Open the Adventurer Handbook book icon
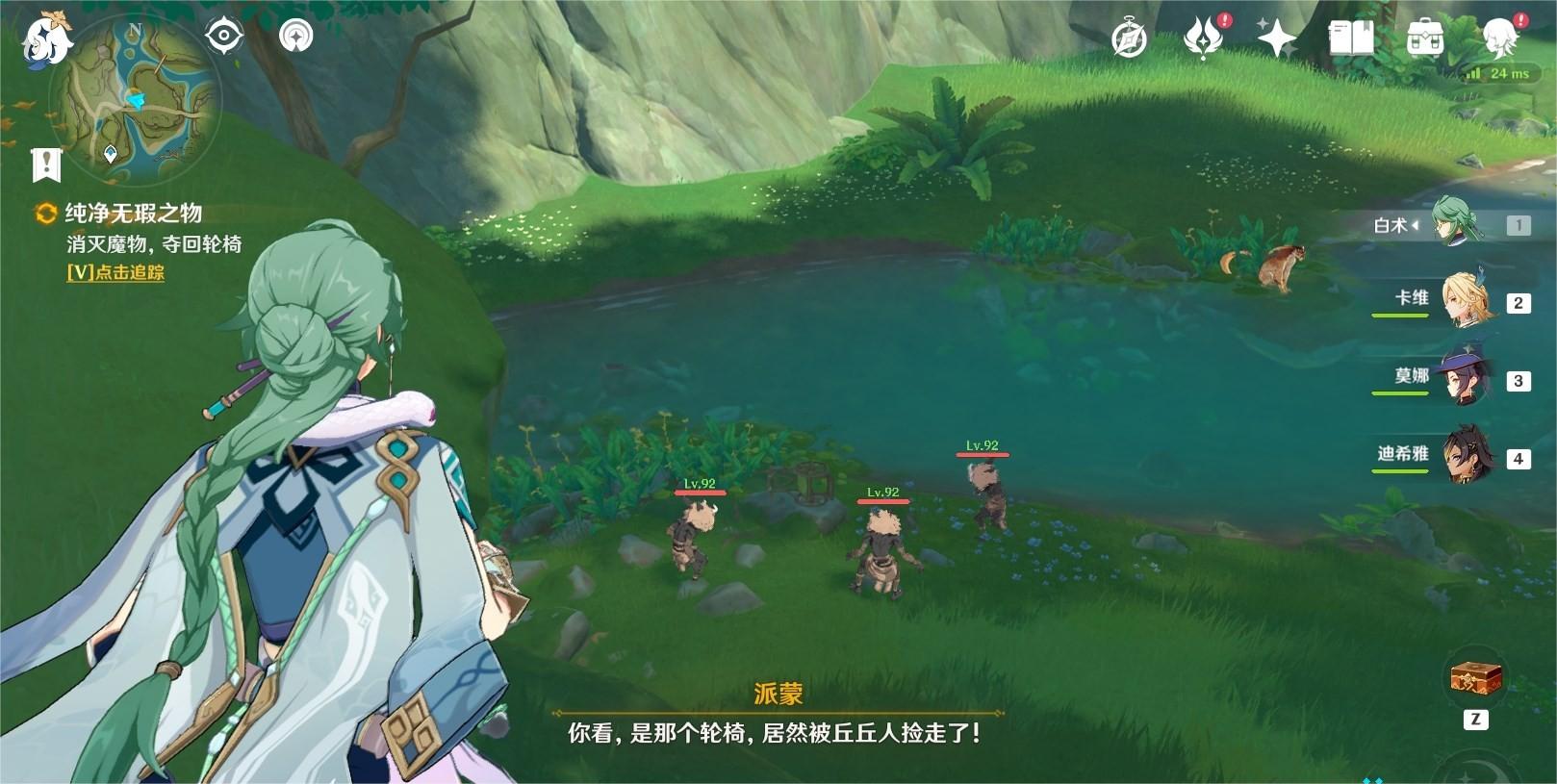Image resolution: width=1557 pixels, height=784 pixels. click(x=1351, y=38)
